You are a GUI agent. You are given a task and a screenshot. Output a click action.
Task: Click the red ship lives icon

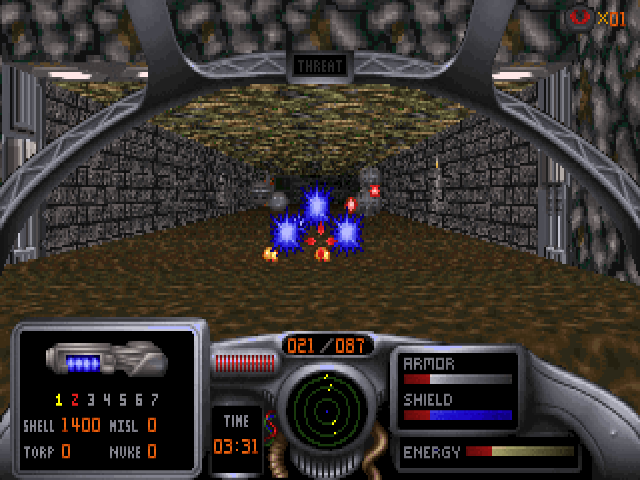click(579, 17)
